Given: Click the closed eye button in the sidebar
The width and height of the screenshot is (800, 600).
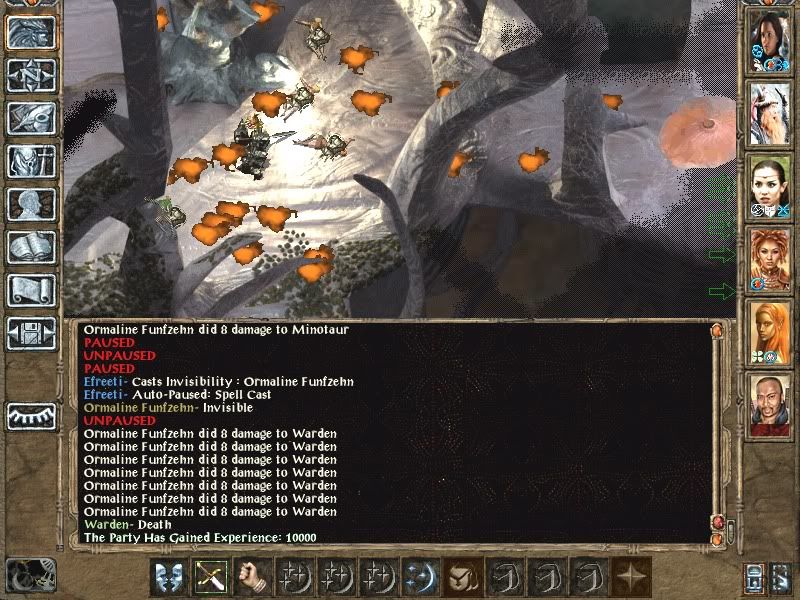Looking at the screenshot, I should click(31, 414).
